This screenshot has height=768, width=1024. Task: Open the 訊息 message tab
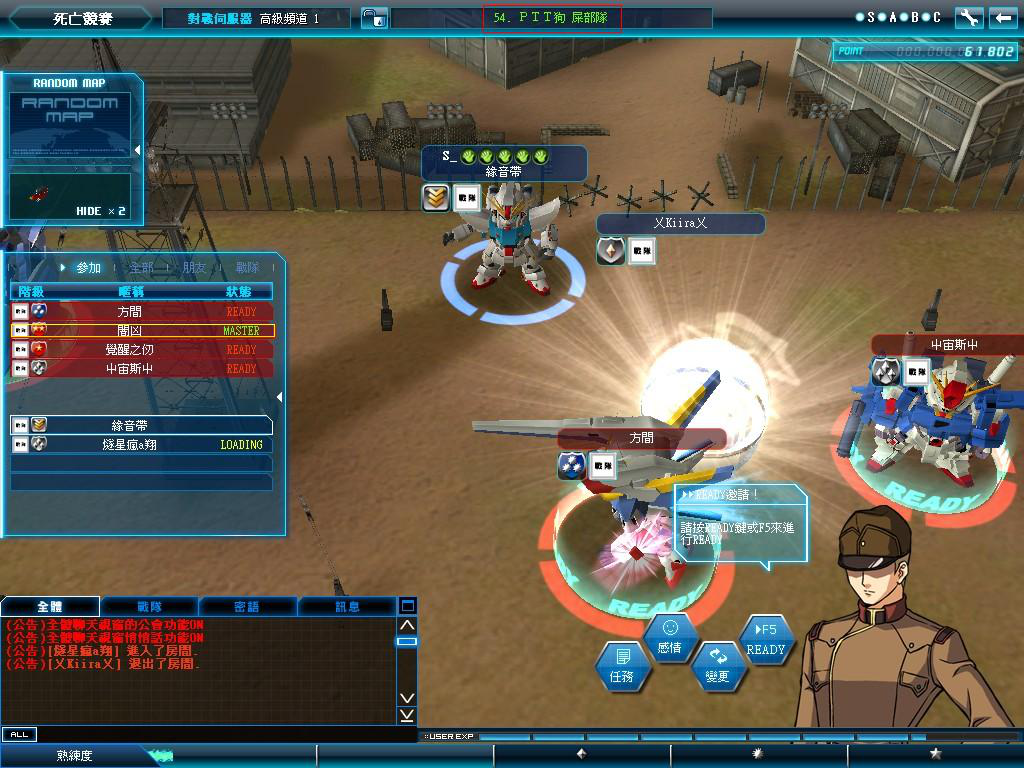[x=347, y=606]
